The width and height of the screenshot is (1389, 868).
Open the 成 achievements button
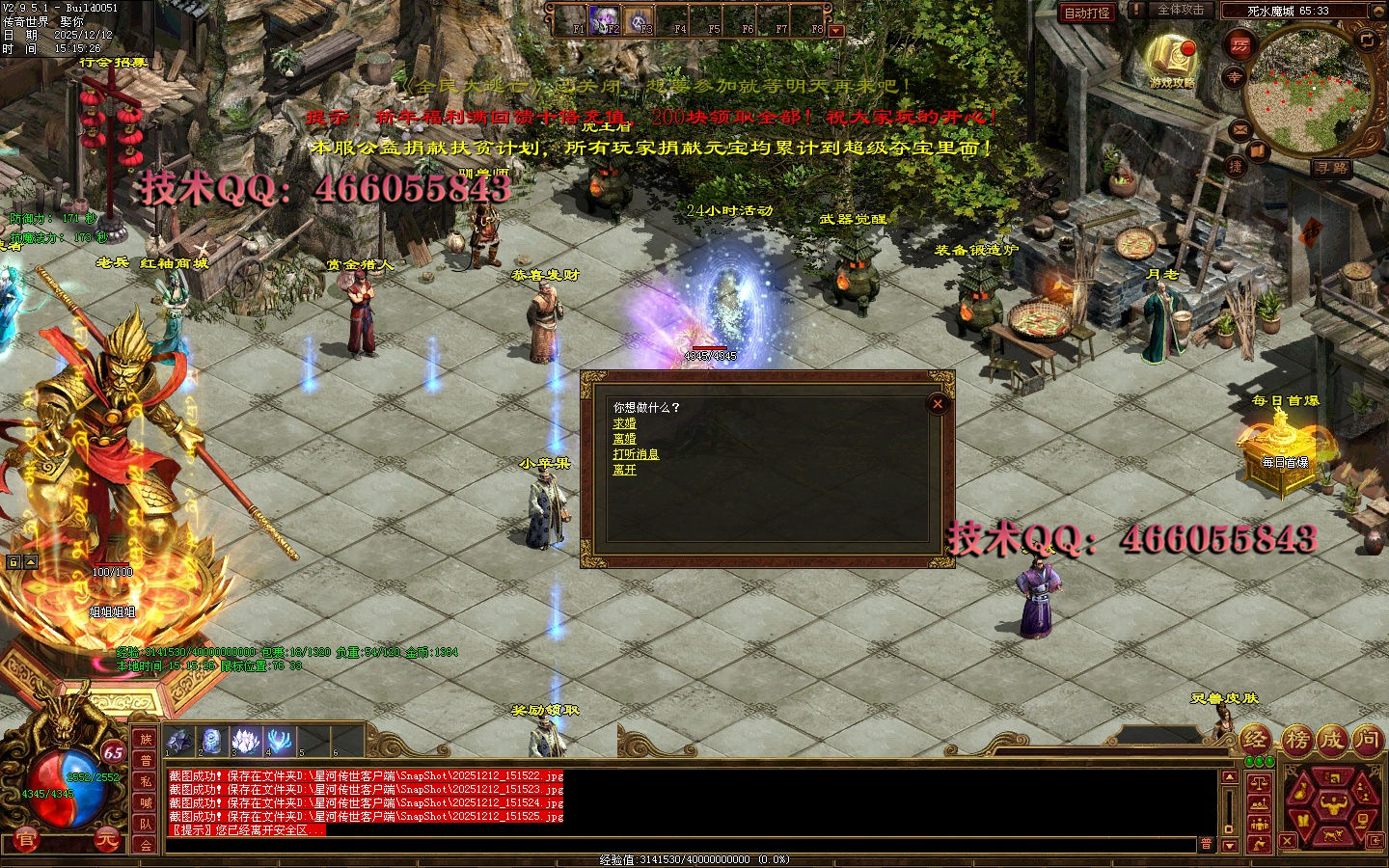(1332, 740)
